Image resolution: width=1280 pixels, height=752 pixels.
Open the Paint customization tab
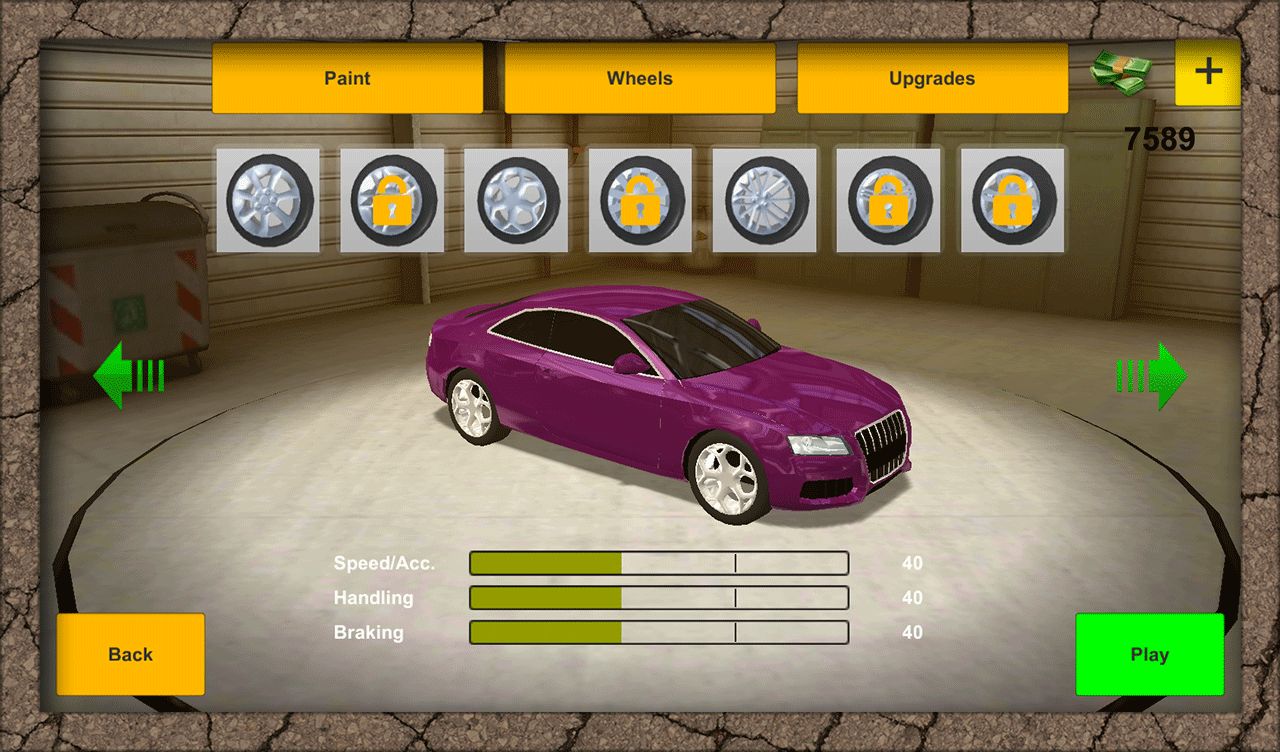347,78
